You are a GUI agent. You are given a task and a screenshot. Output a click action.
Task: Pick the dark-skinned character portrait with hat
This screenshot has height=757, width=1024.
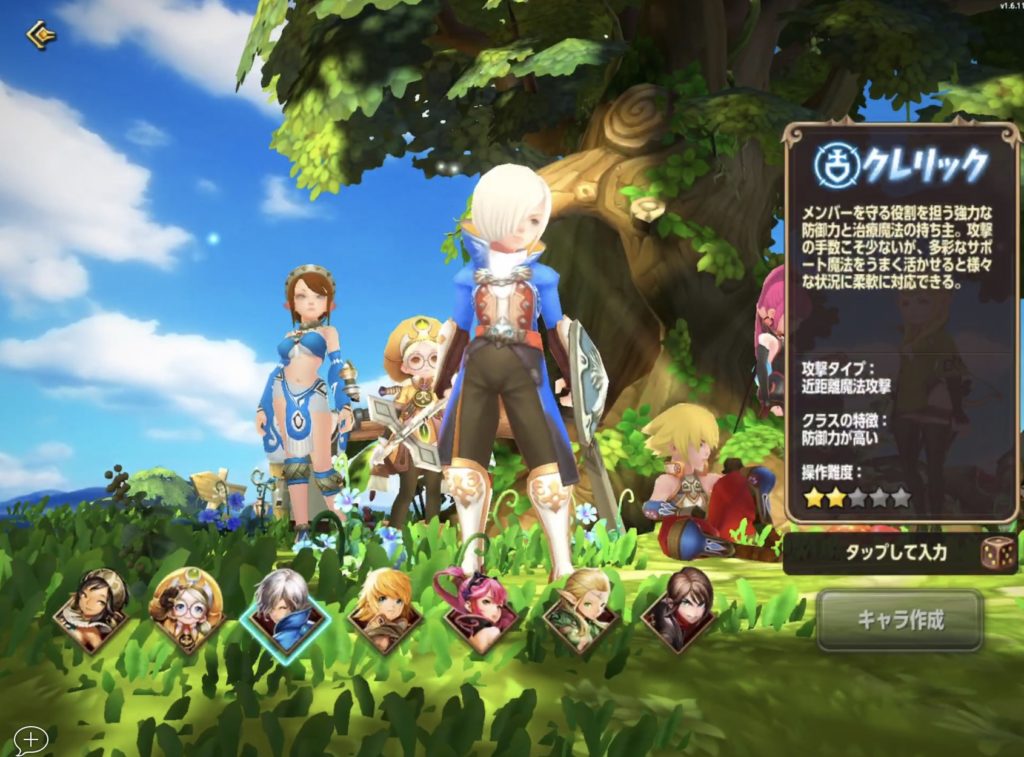click(90, 608)
